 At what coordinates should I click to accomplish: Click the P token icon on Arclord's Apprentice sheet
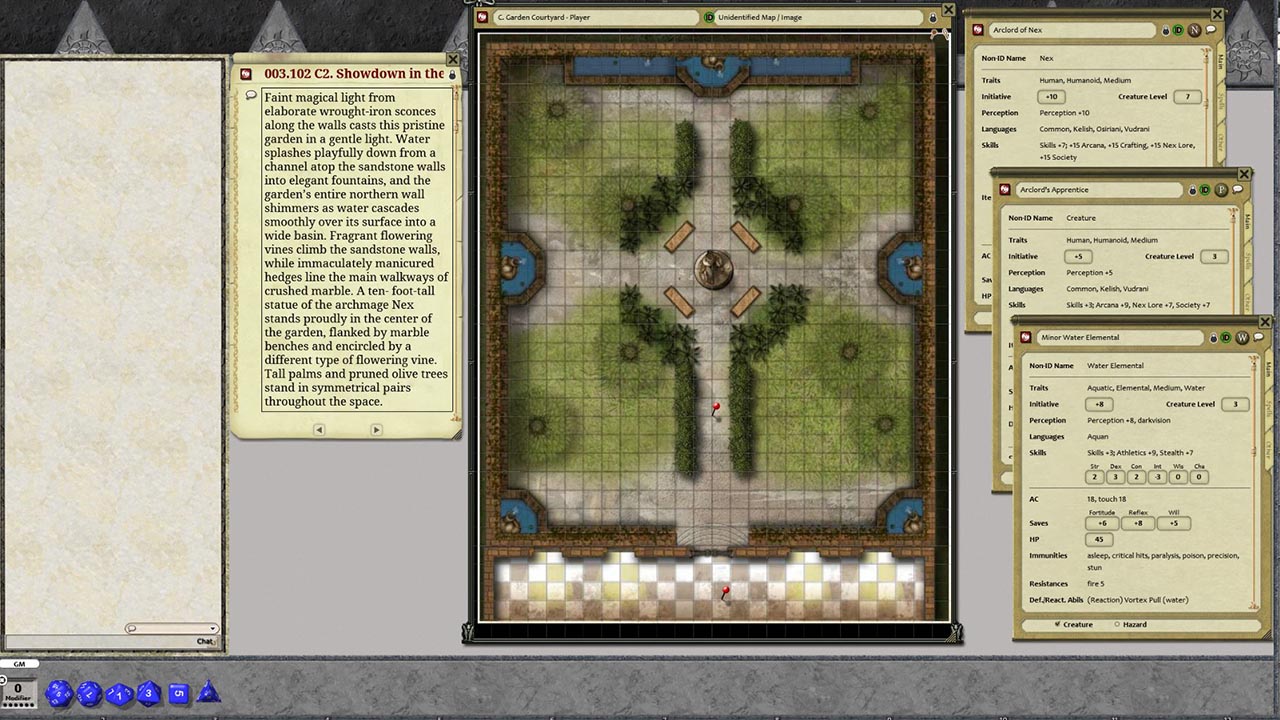[x=1221, y=190]
